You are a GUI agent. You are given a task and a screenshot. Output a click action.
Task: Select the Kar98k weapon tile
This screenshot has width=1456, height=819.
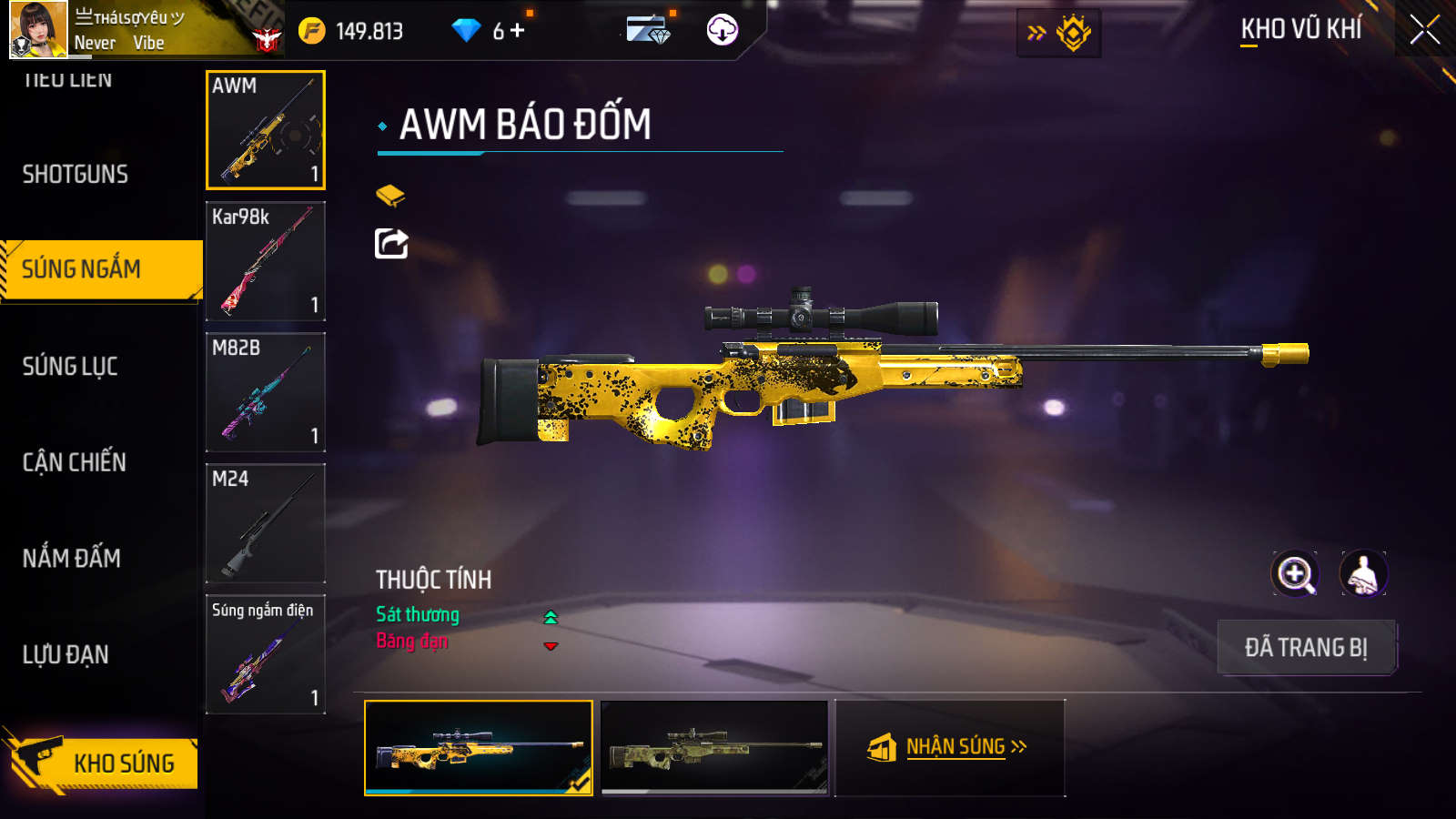point(266,261)
